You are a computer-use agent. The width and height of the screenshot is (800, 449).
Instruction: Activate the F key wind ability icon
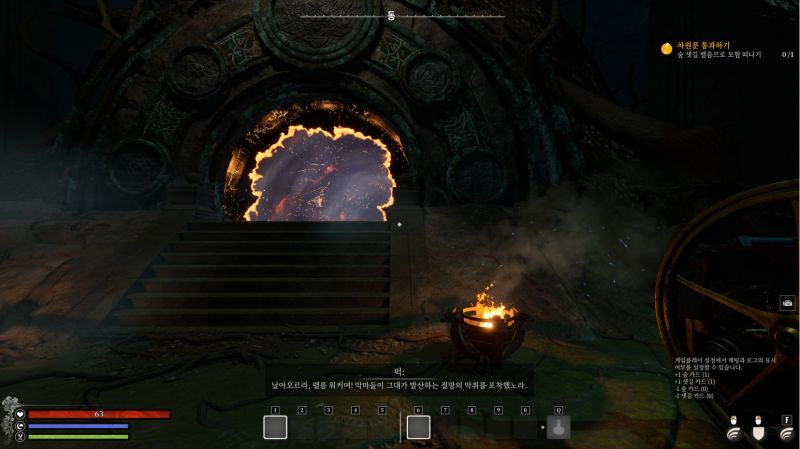point(786,431)
